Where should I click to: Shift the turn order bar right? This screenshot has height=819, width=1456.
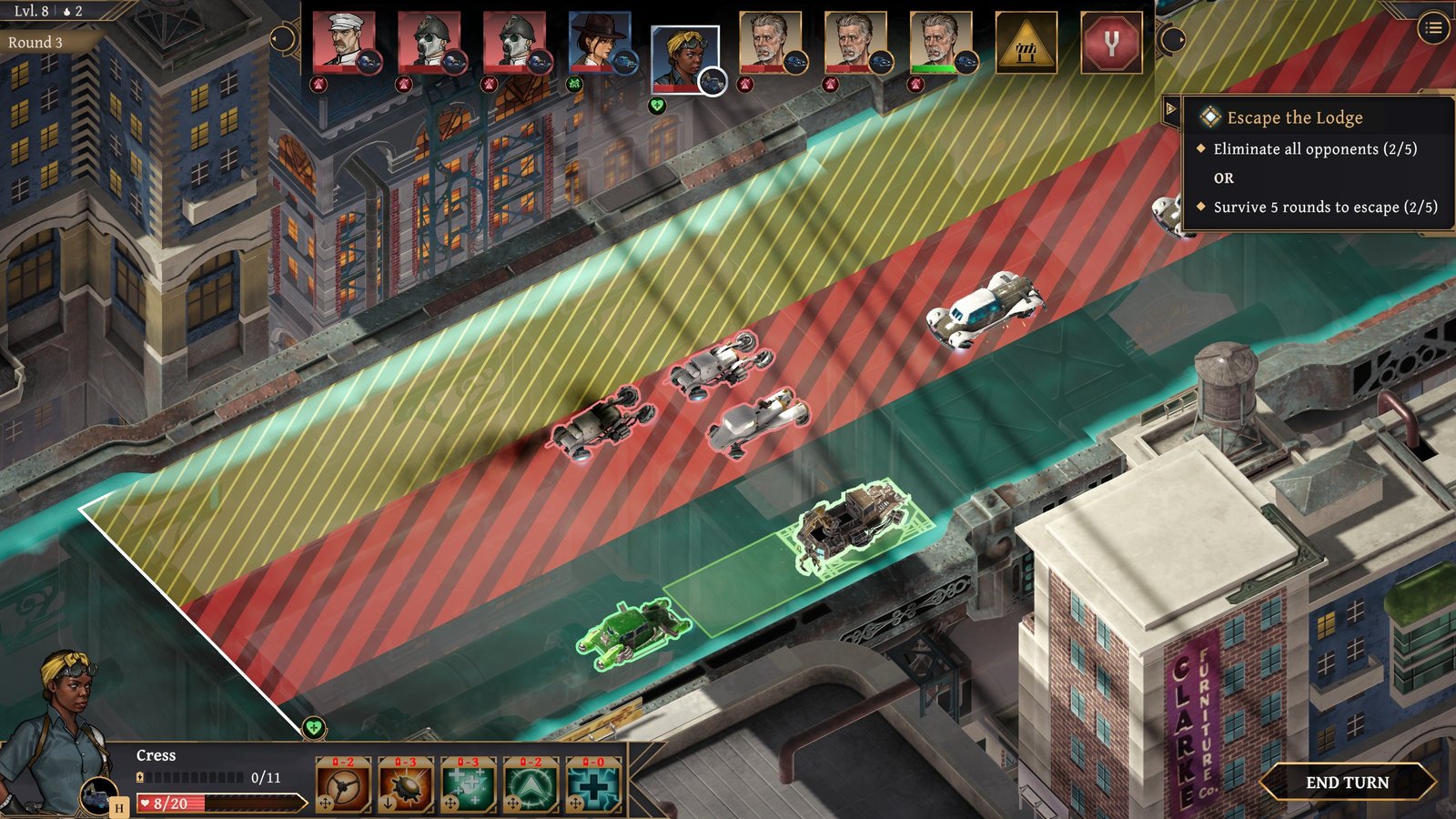pyautogui.click(x=1173, y=39)
